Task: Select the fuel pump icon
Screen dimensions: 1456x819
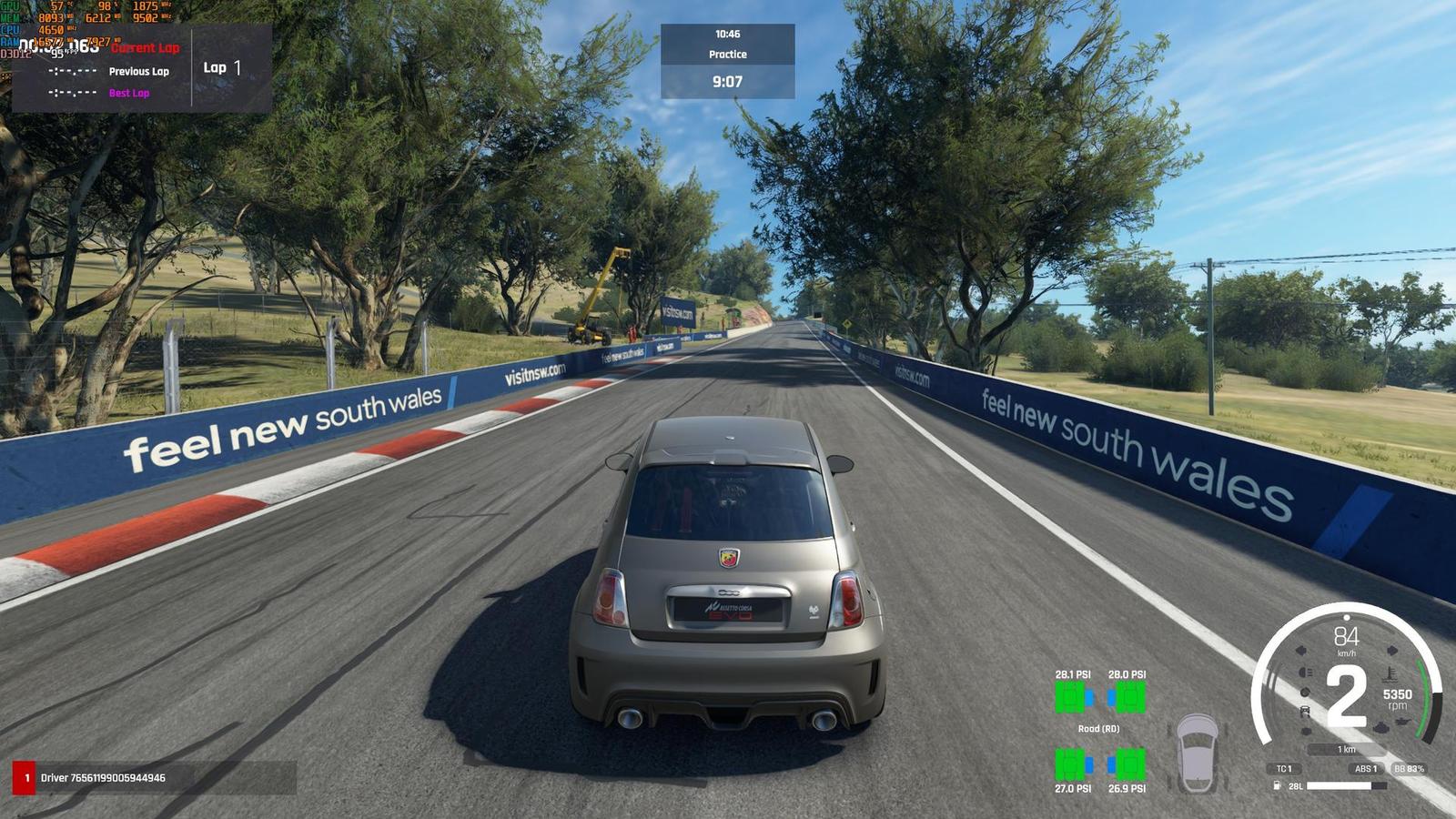Action: [x=1278, y=785]
